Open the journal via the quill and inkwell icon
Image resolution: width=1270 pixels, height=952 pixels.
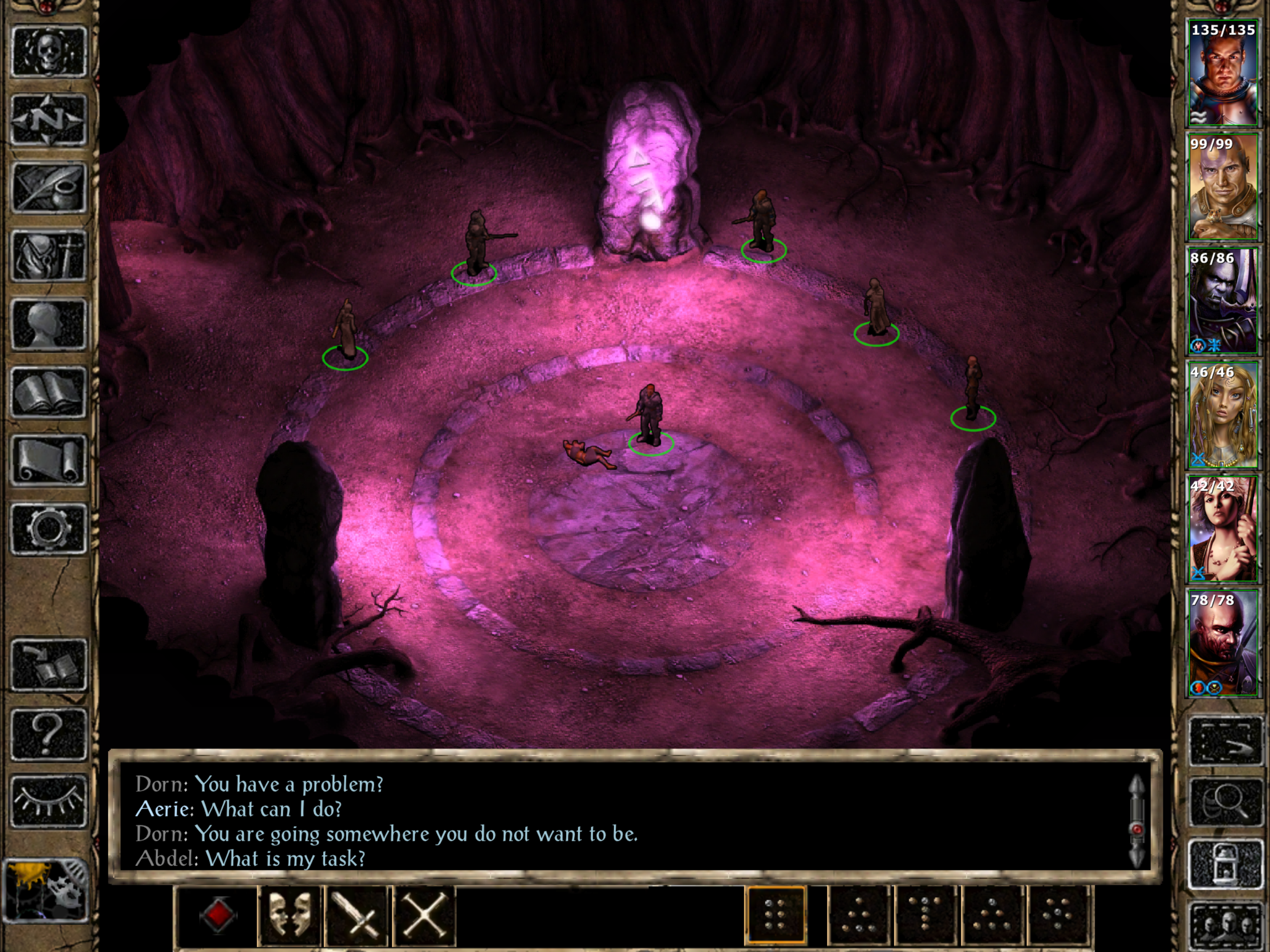click(x=49, y=188)
